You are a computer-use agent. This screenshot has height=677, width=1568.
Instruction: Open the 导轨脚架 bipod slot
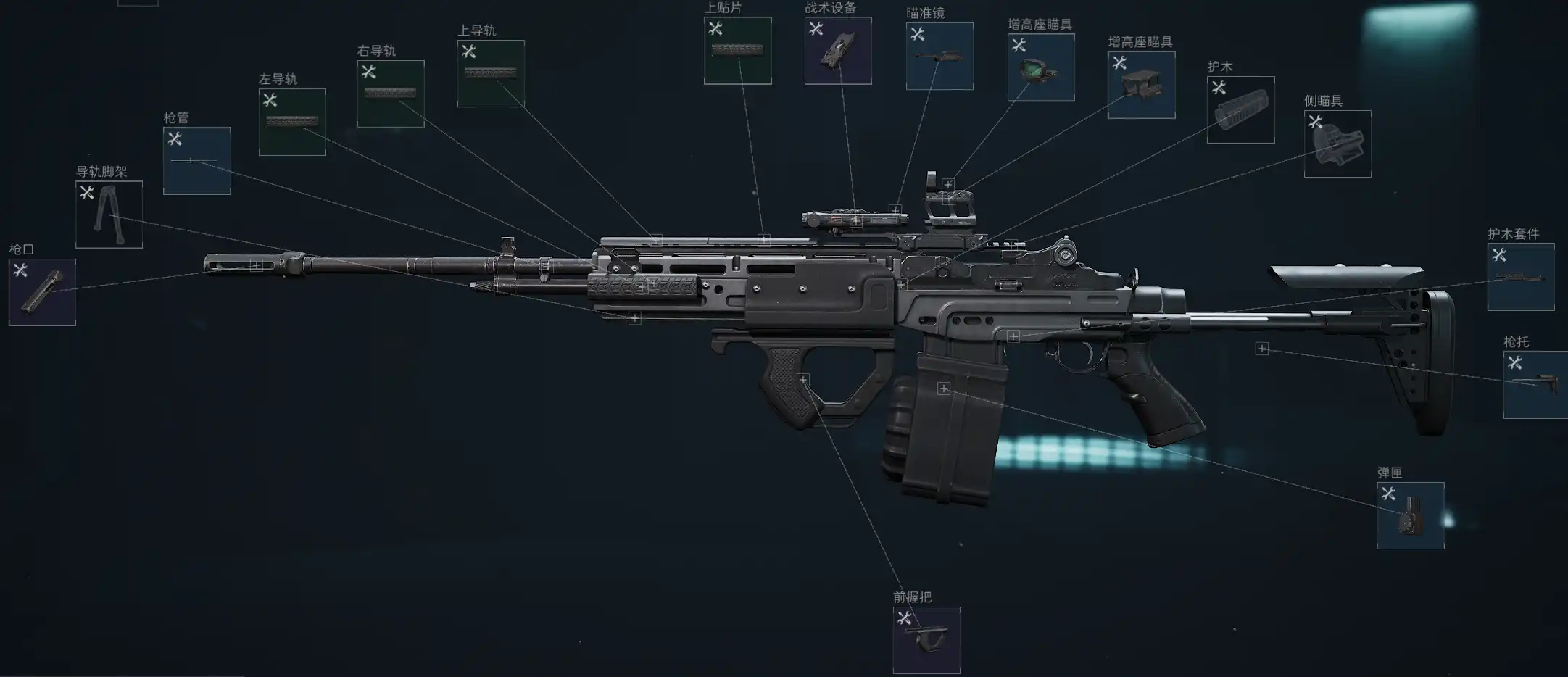pyautogui.click(x=109, y=215)
